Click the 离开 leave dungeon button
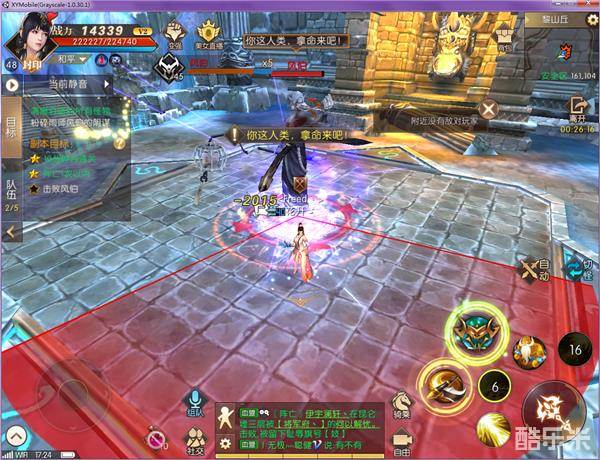 pyautogui.click(x=577, y=110)
